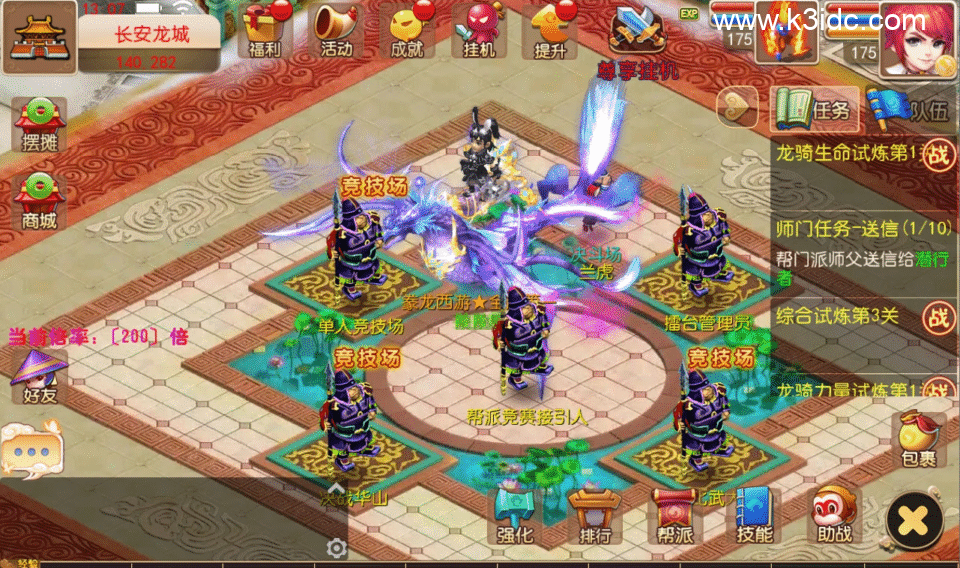Image resolution: width=960 pixels, height=568 pixels.
Task: Open the 包裹 bag inventory
Action: 917,441
